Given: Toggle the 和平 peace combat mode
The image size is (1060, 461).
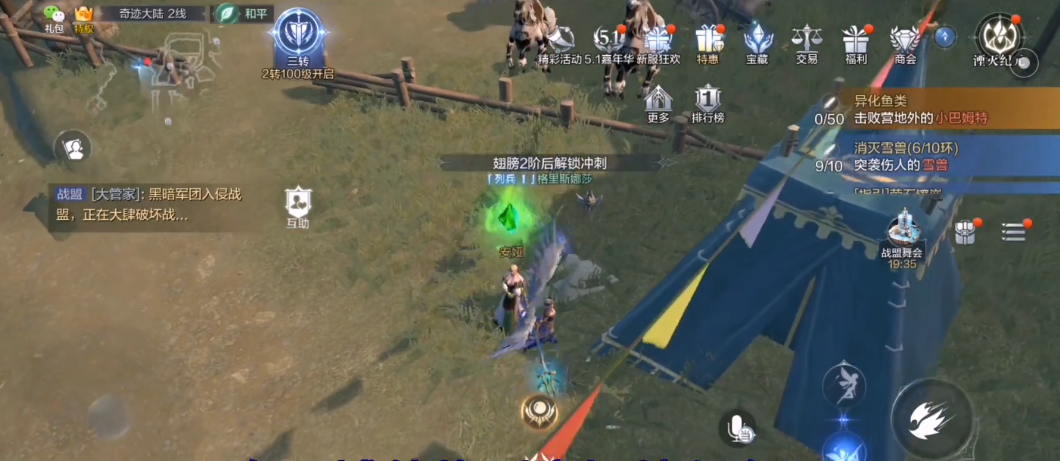Looking at the screenshot, I should pyautogui.click(x=242, y=14).
